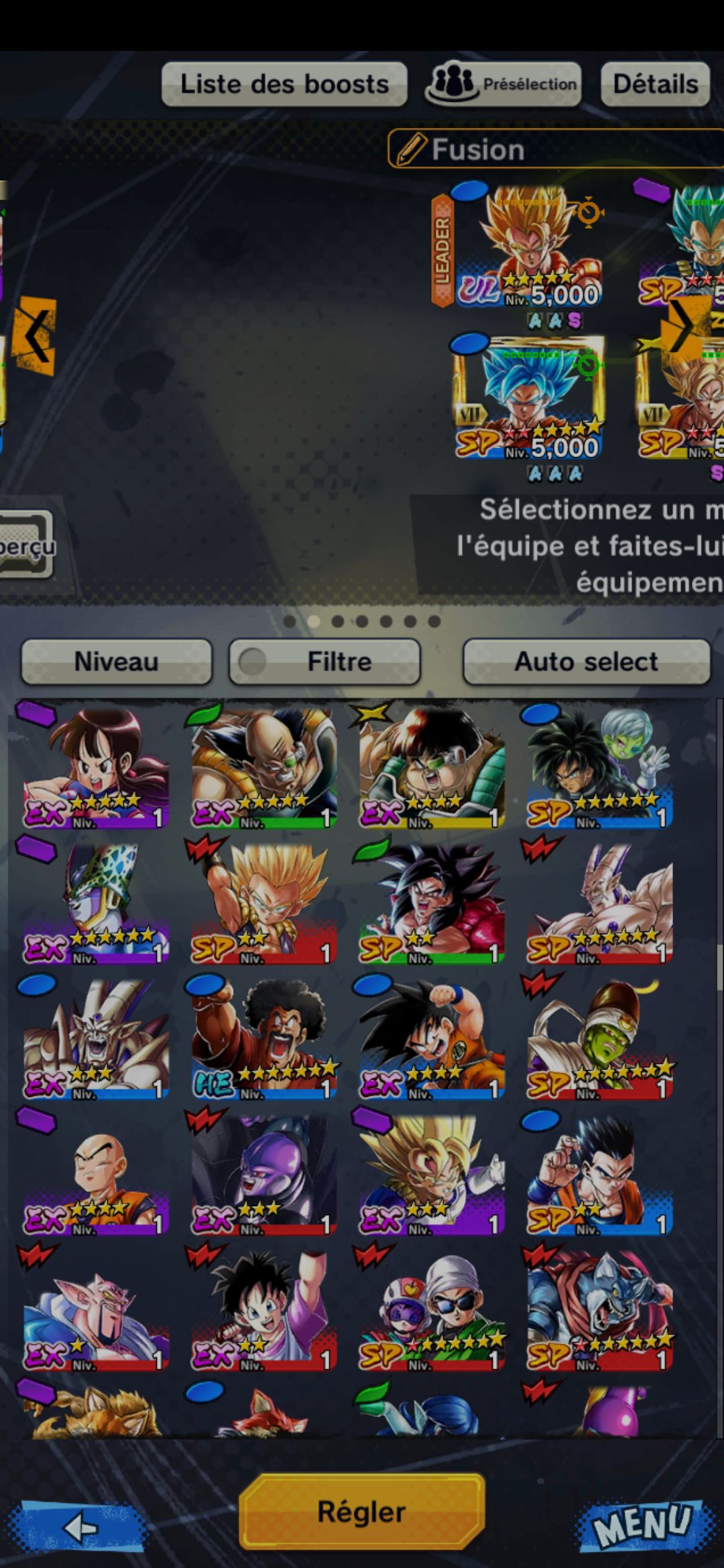724x1568 pixels.
Task: Go back with the blue arrow button
Action: pos(82,1526)
